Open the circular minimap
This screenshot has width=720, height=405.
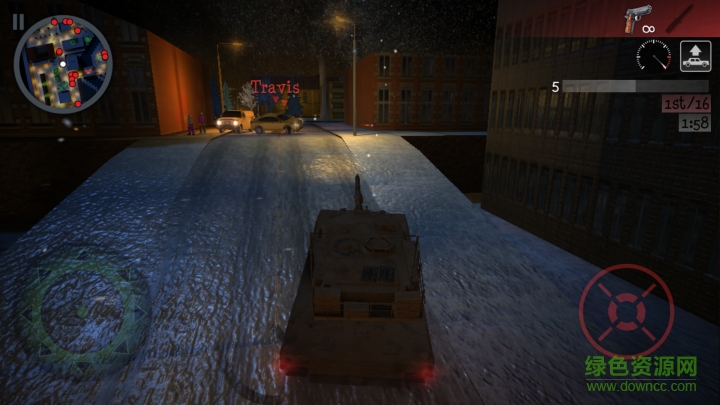pos(63,63)
